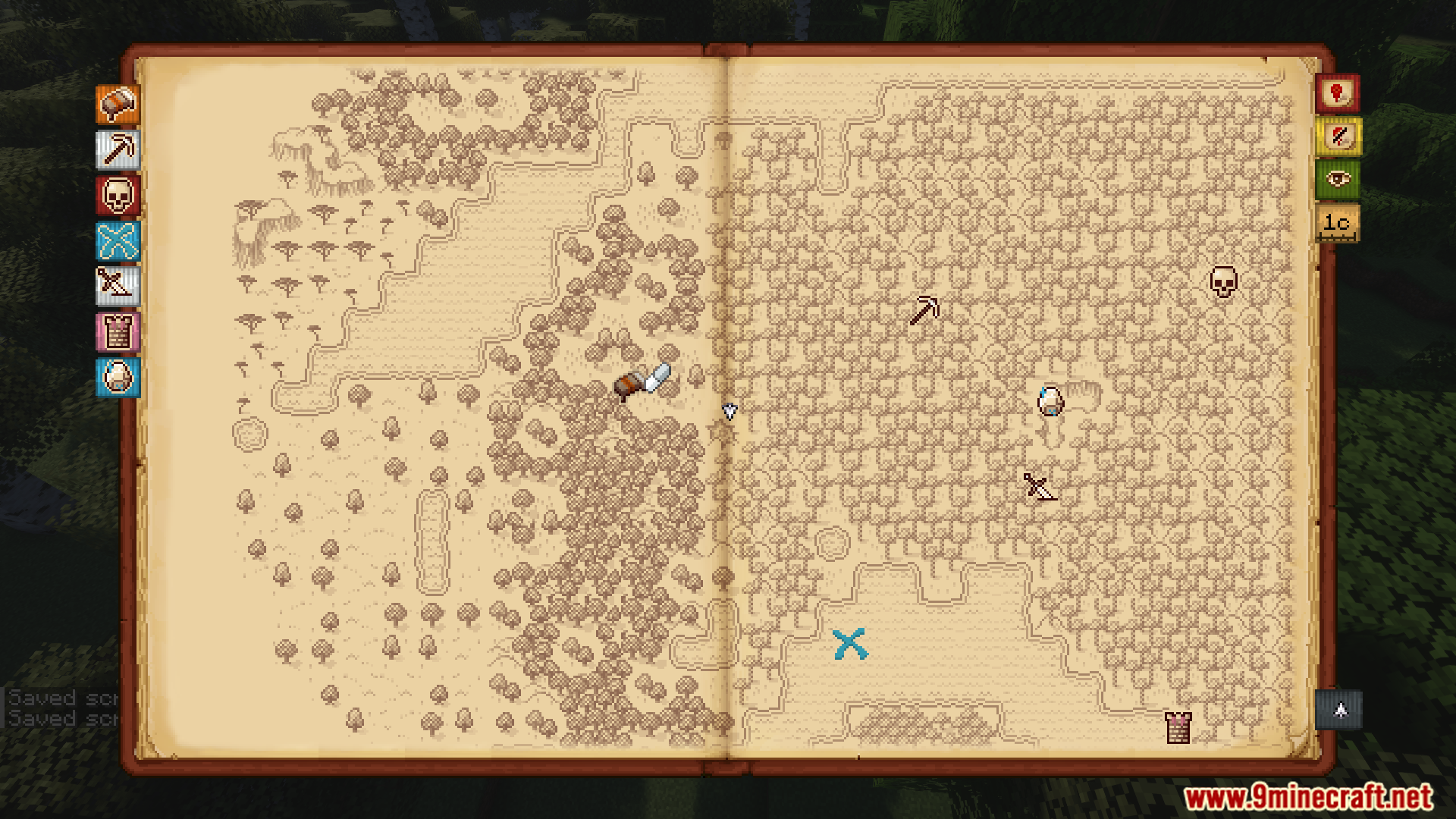Select the bed marker type tab
Screen dimensions: 1456x819
[x=118, y=105]
